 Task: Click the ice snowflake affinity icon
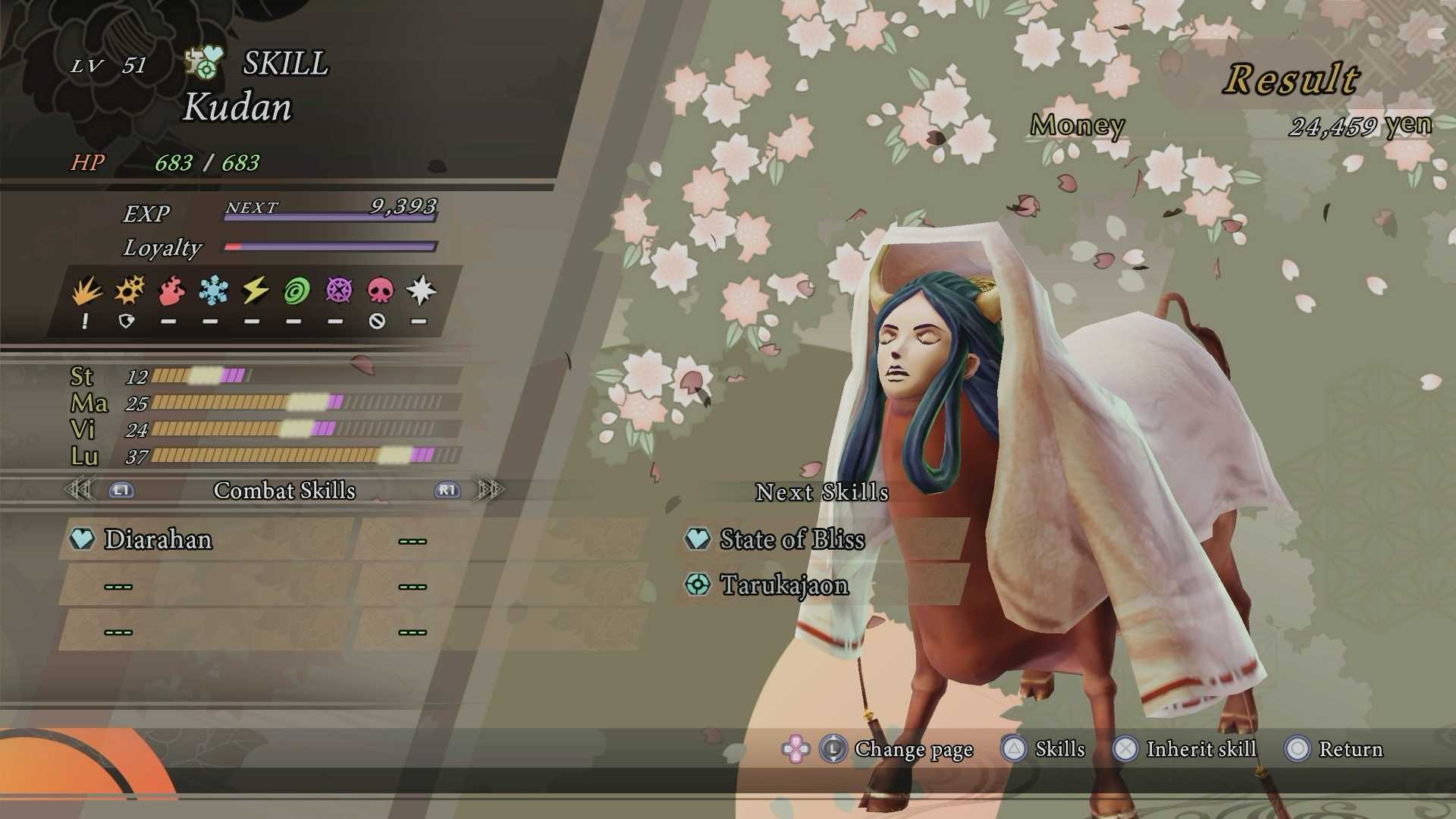click(x=213, y=291)
